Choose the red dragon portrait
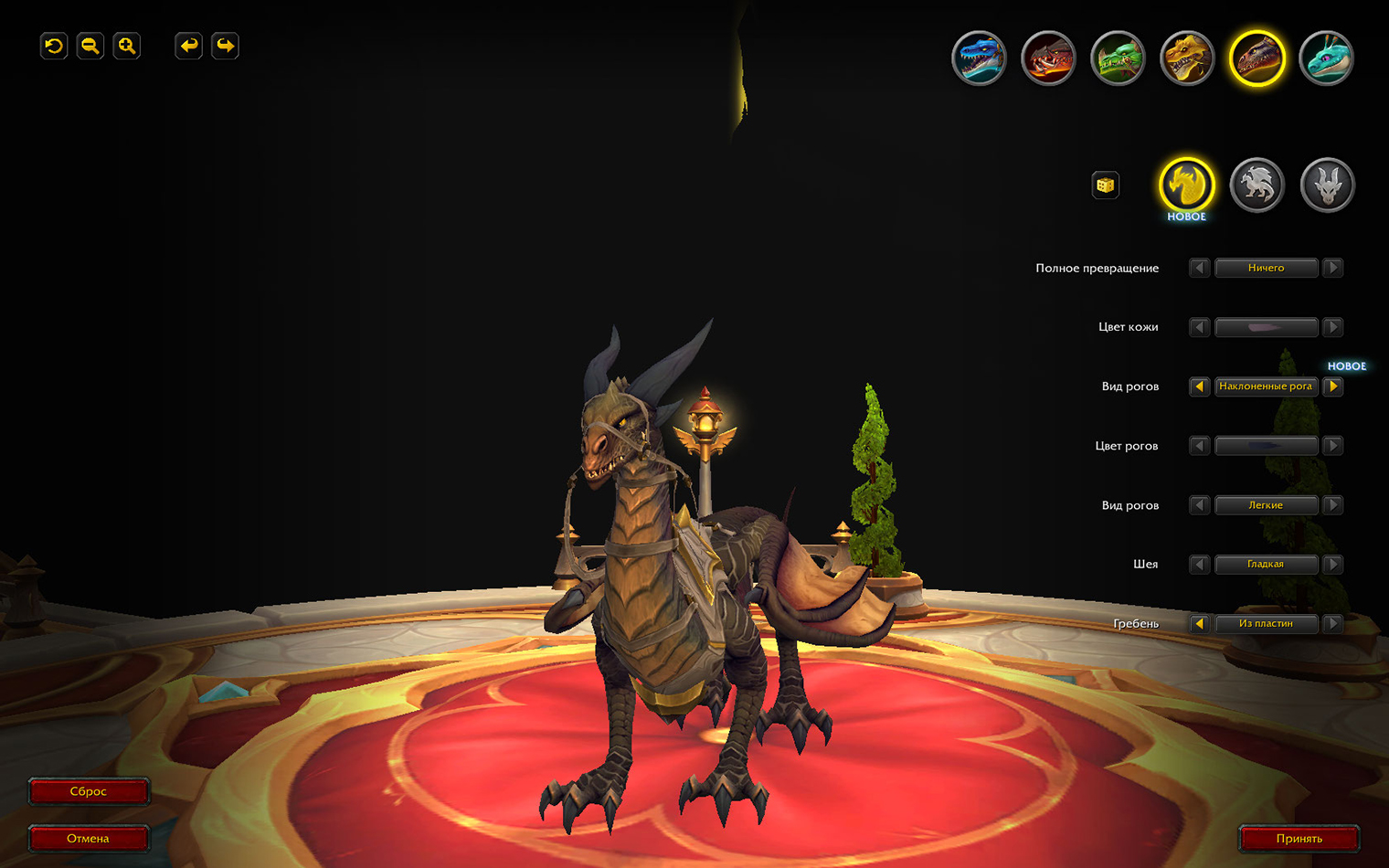Viewport: 1389px width, 868px height. pyautogui.click(x=1048, y=58)
